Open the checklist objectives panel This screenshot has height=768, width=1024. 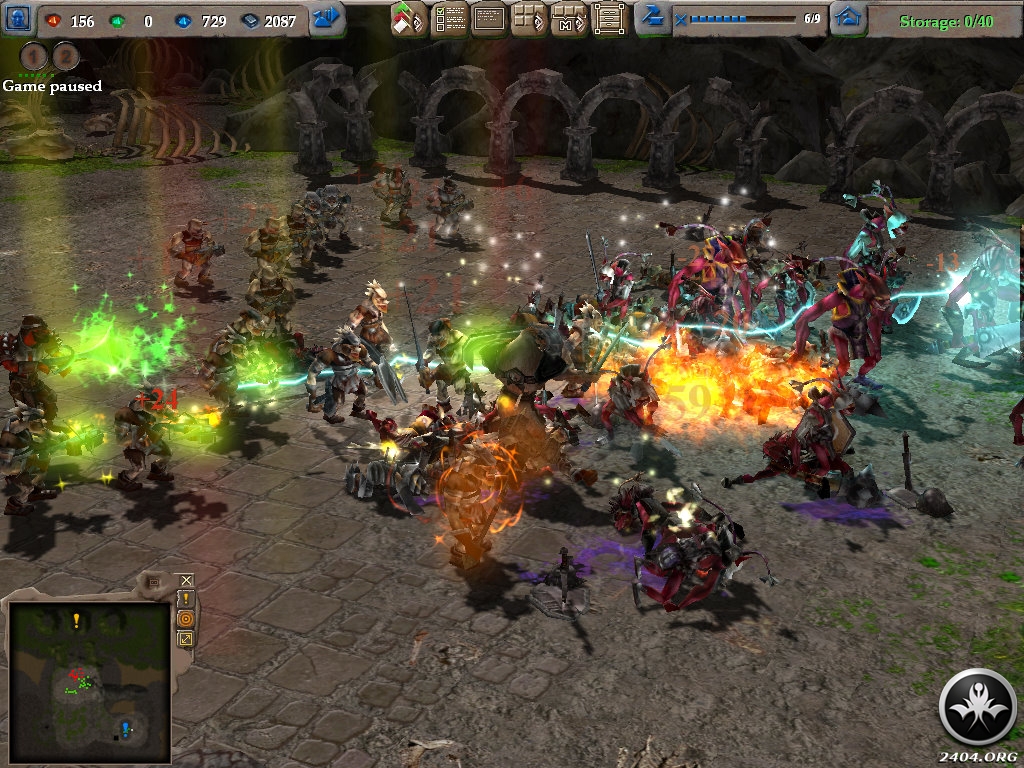tap(449, 19)
